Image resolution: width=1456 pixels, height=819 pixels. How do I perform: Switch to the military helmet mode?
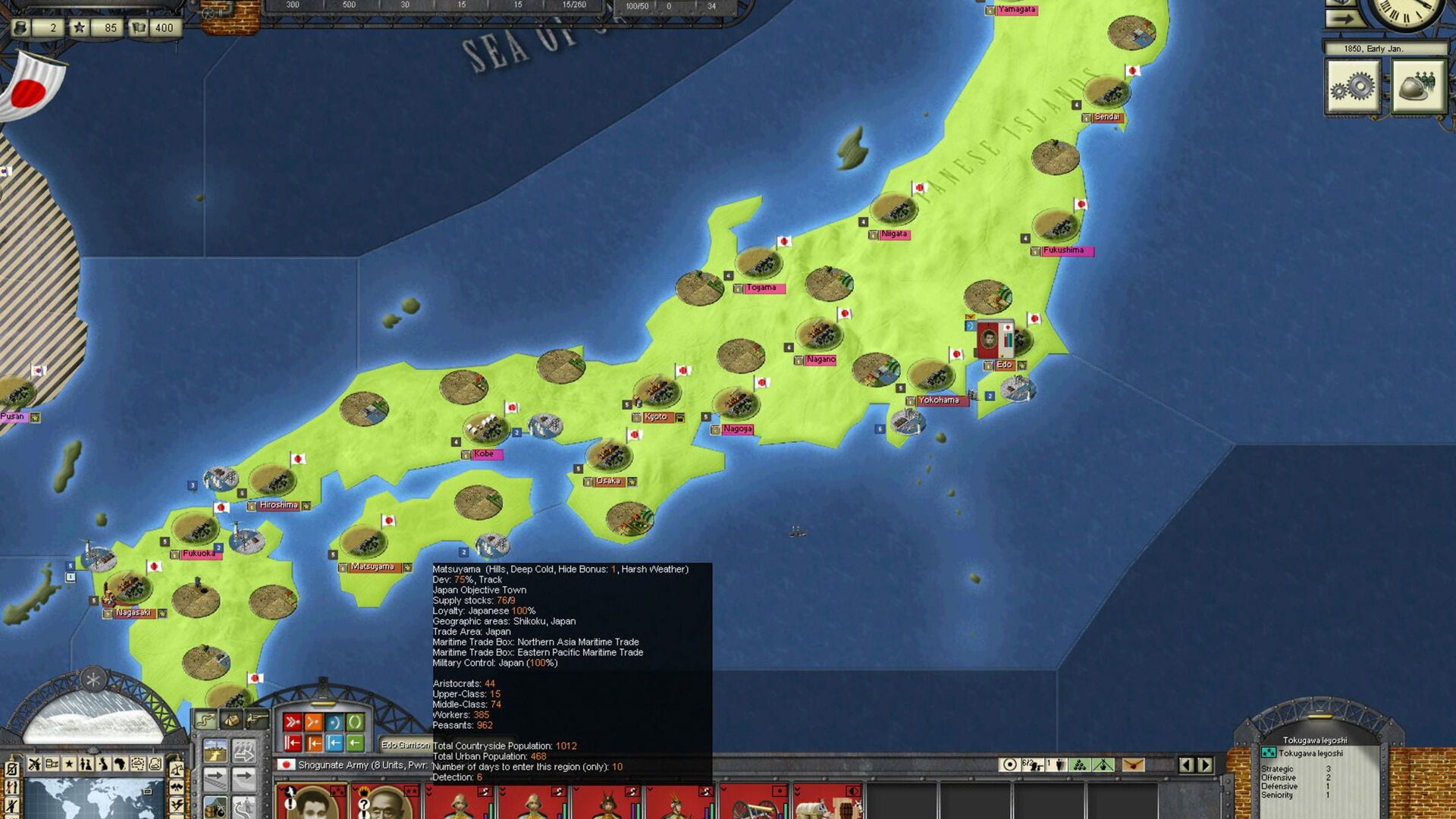tap(1417, 87)
